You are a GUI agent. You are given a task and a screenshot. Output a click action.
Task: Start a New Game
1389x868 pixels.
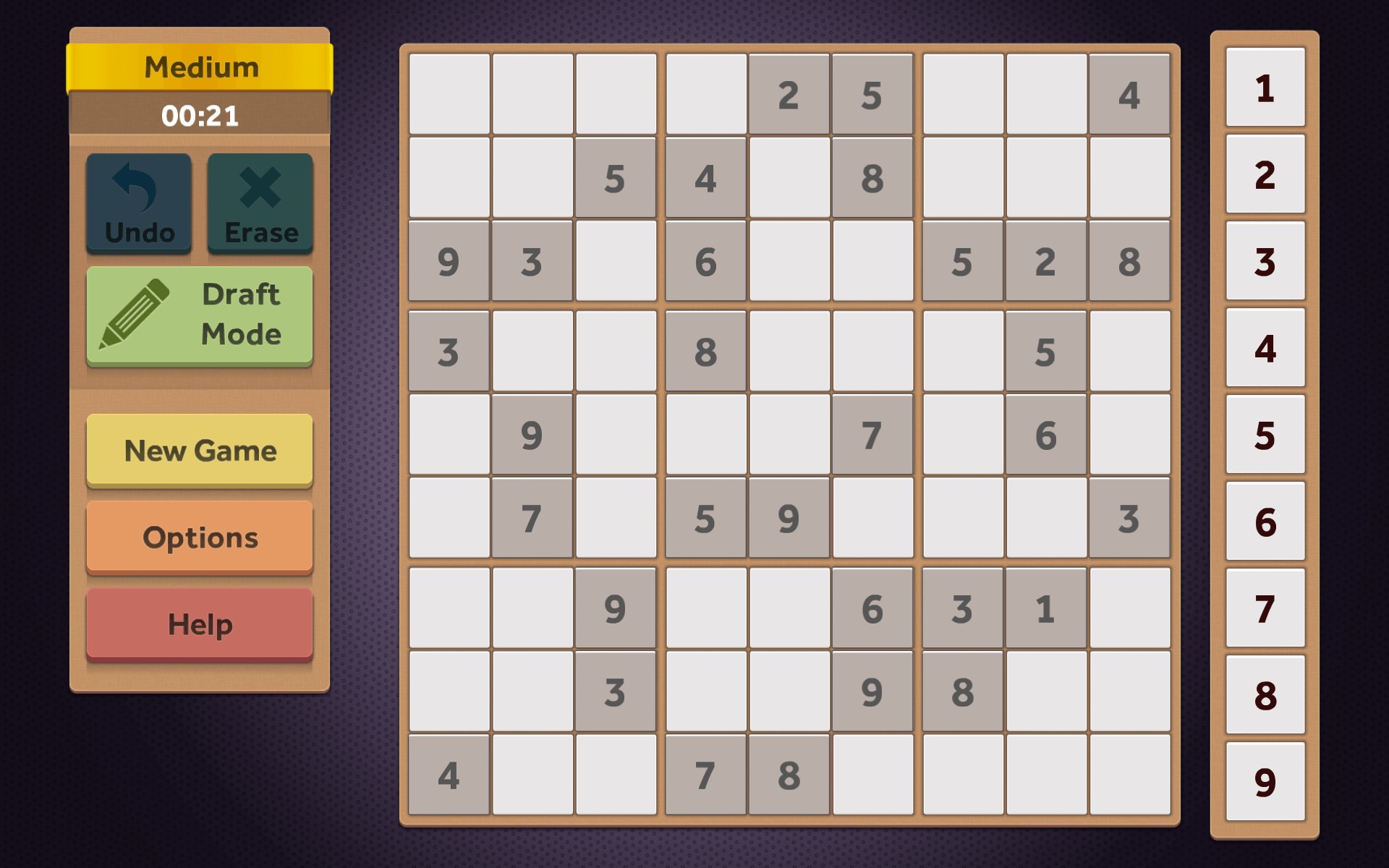[200, 450]
